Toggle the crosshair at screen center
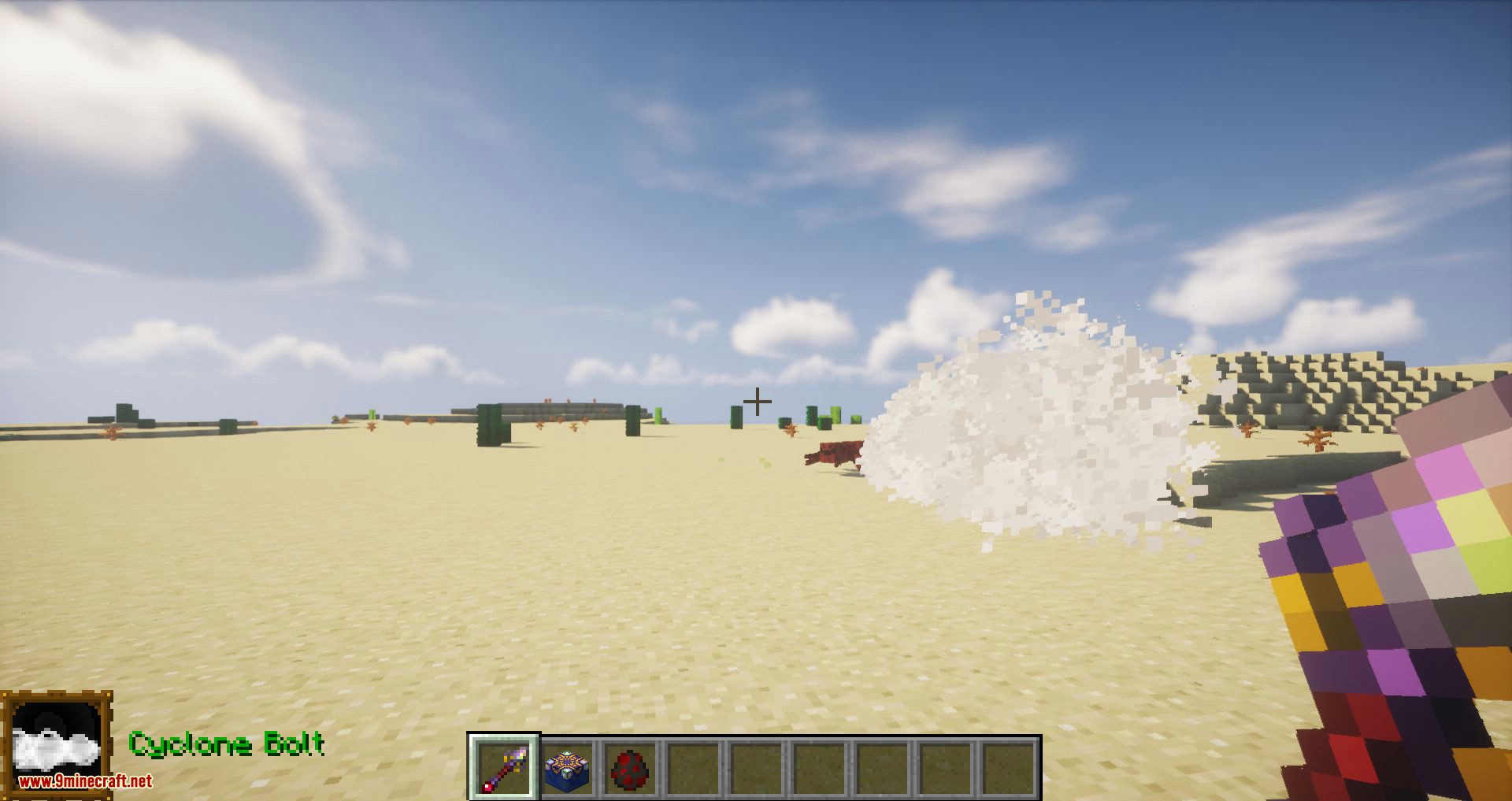The height and width of the screenshot is (801, 1512). pyautogui.click(x=758, y=401)
